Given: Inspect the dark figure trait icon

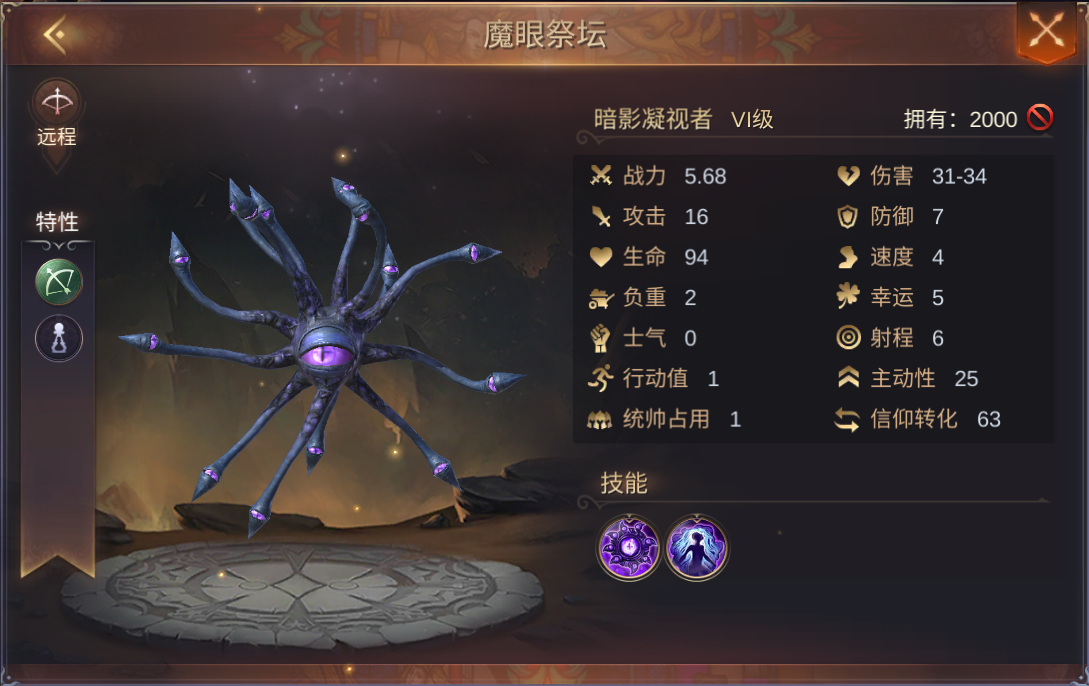Looking at the screenshot, I should coord(59,338).
